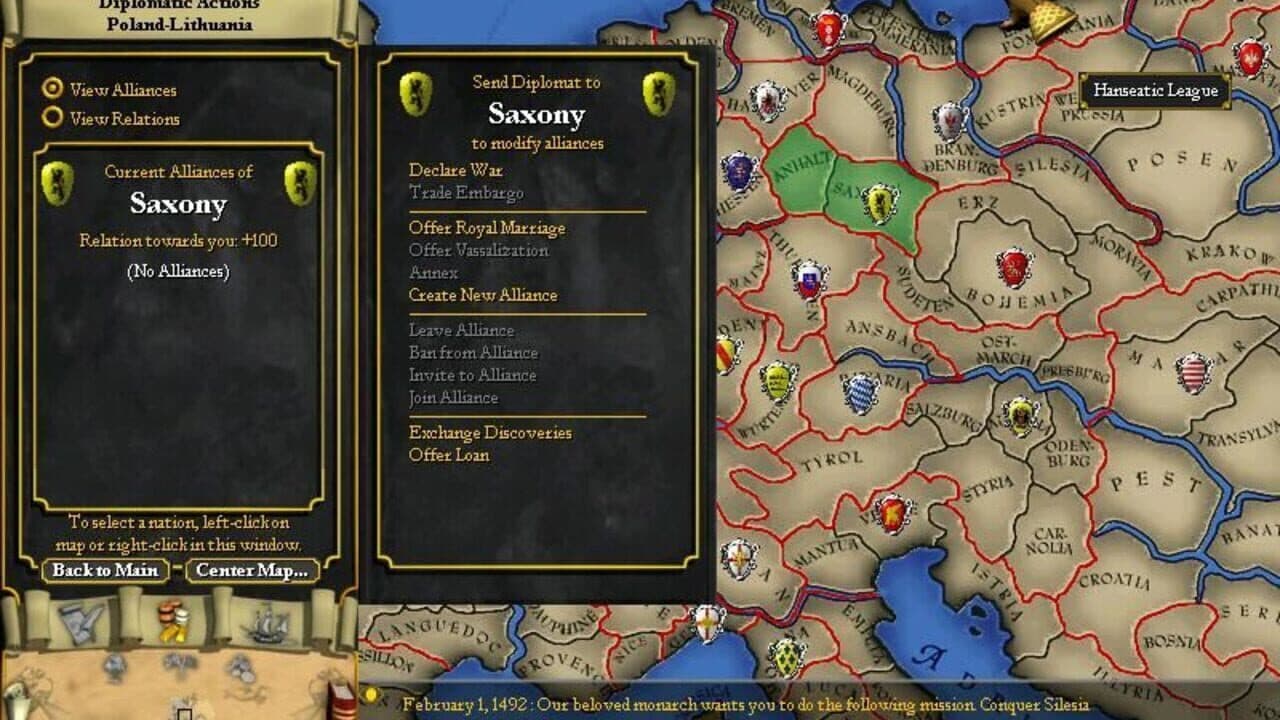Viewport: 1280px width, 720px height.
Task: Offer Royal Marriage to Saxony
Action: [x=486, y=228]
